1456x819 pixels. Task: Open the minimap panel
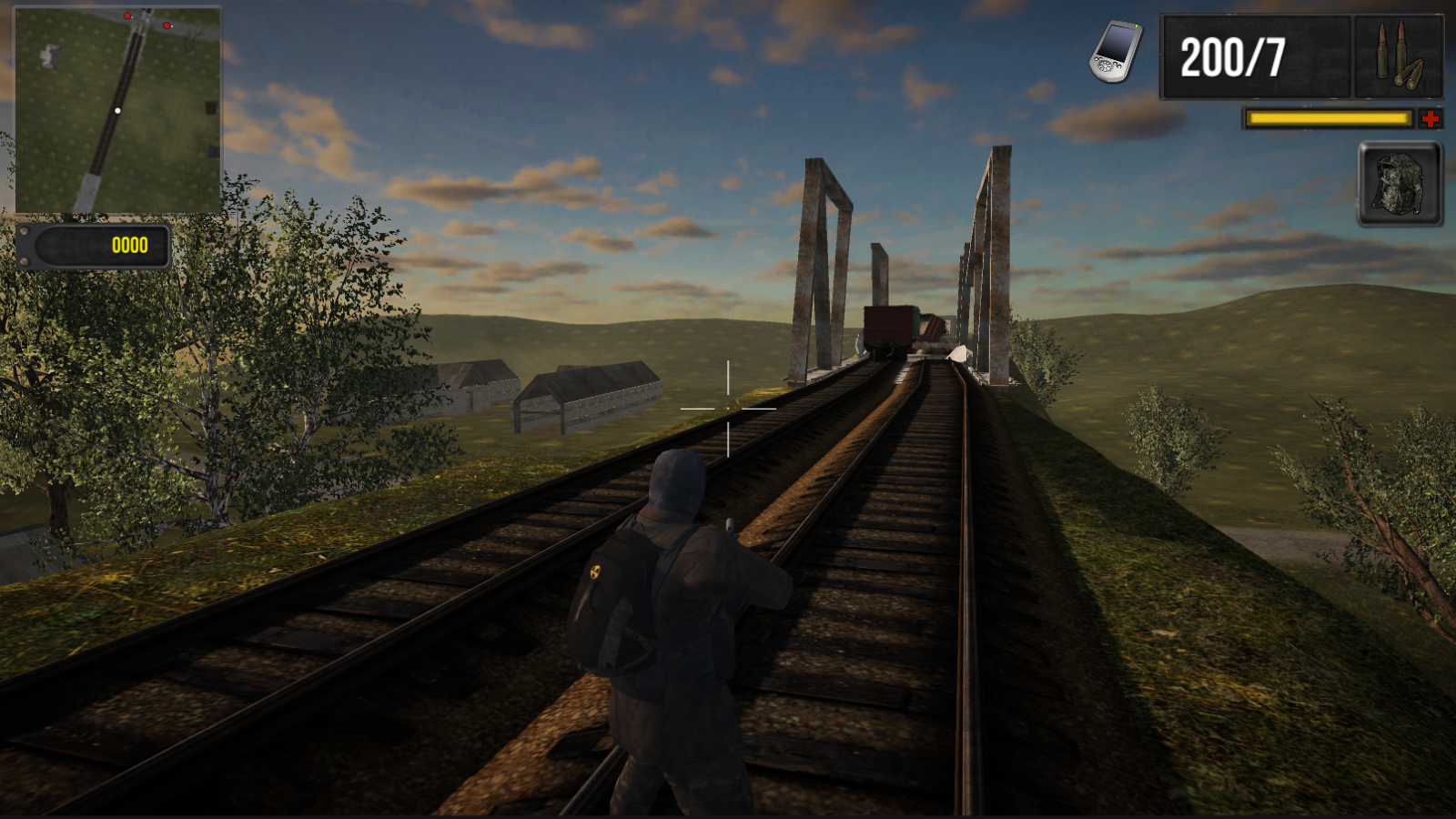116,107
